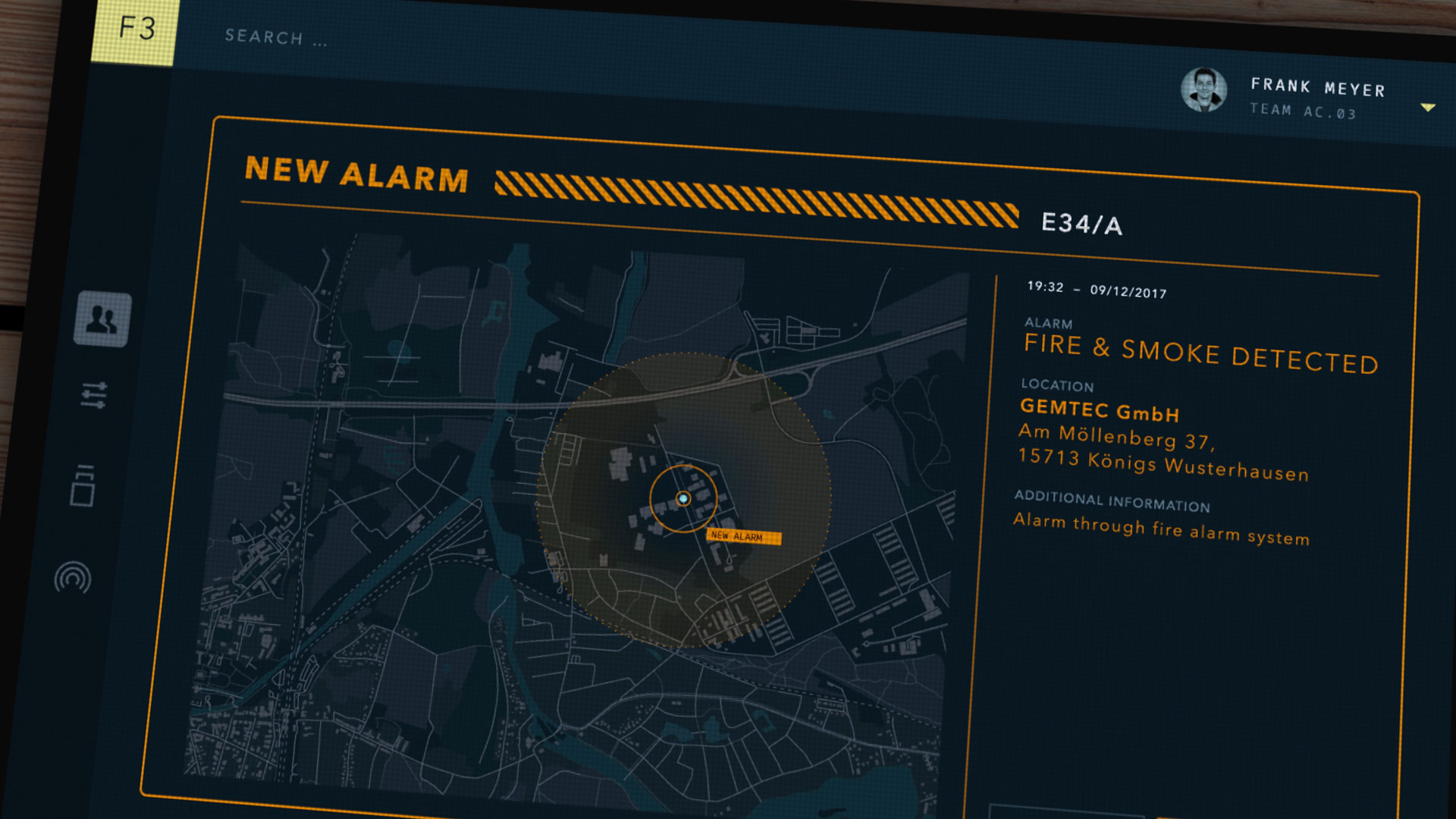Open the devices sidebar icon
The image size is (1456, 819).
coord(83,486)
